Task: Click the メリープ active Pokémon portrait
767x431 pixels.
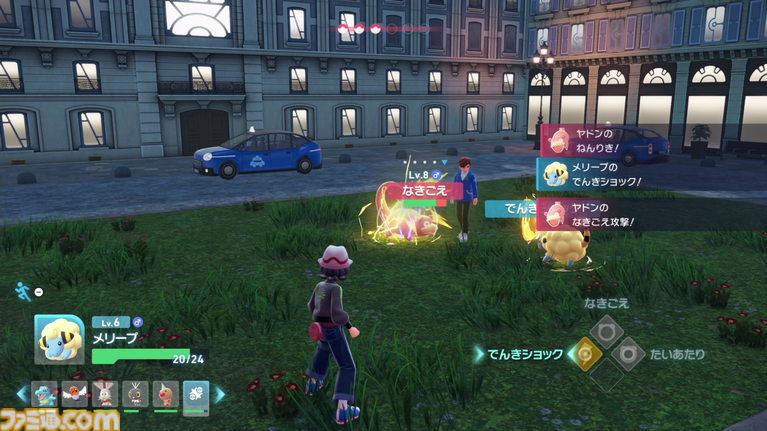Action: [58, 339]
